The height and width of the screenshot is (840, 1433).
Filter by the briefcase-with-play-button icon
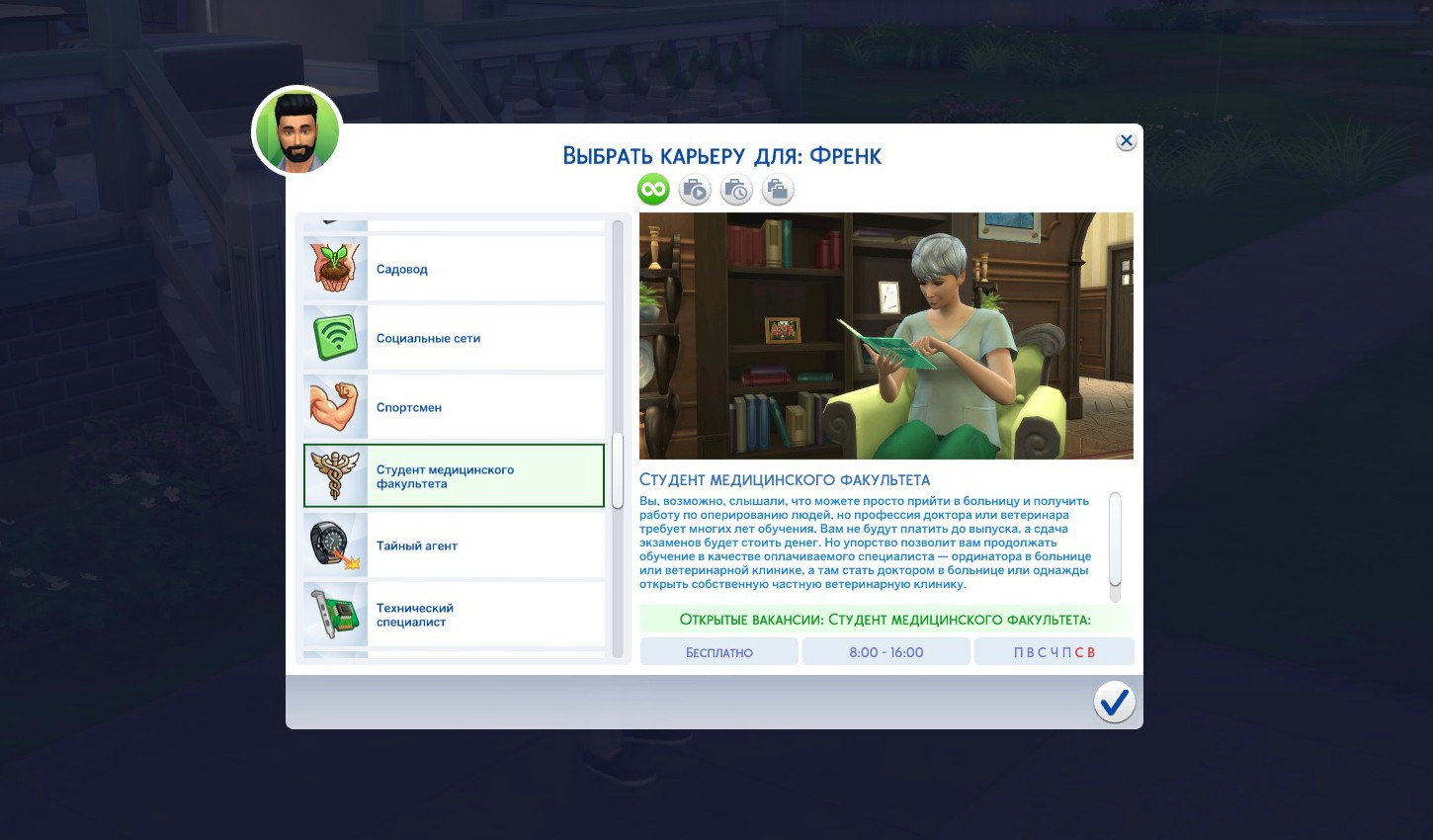pyautogui.click(x=695, y=190)
